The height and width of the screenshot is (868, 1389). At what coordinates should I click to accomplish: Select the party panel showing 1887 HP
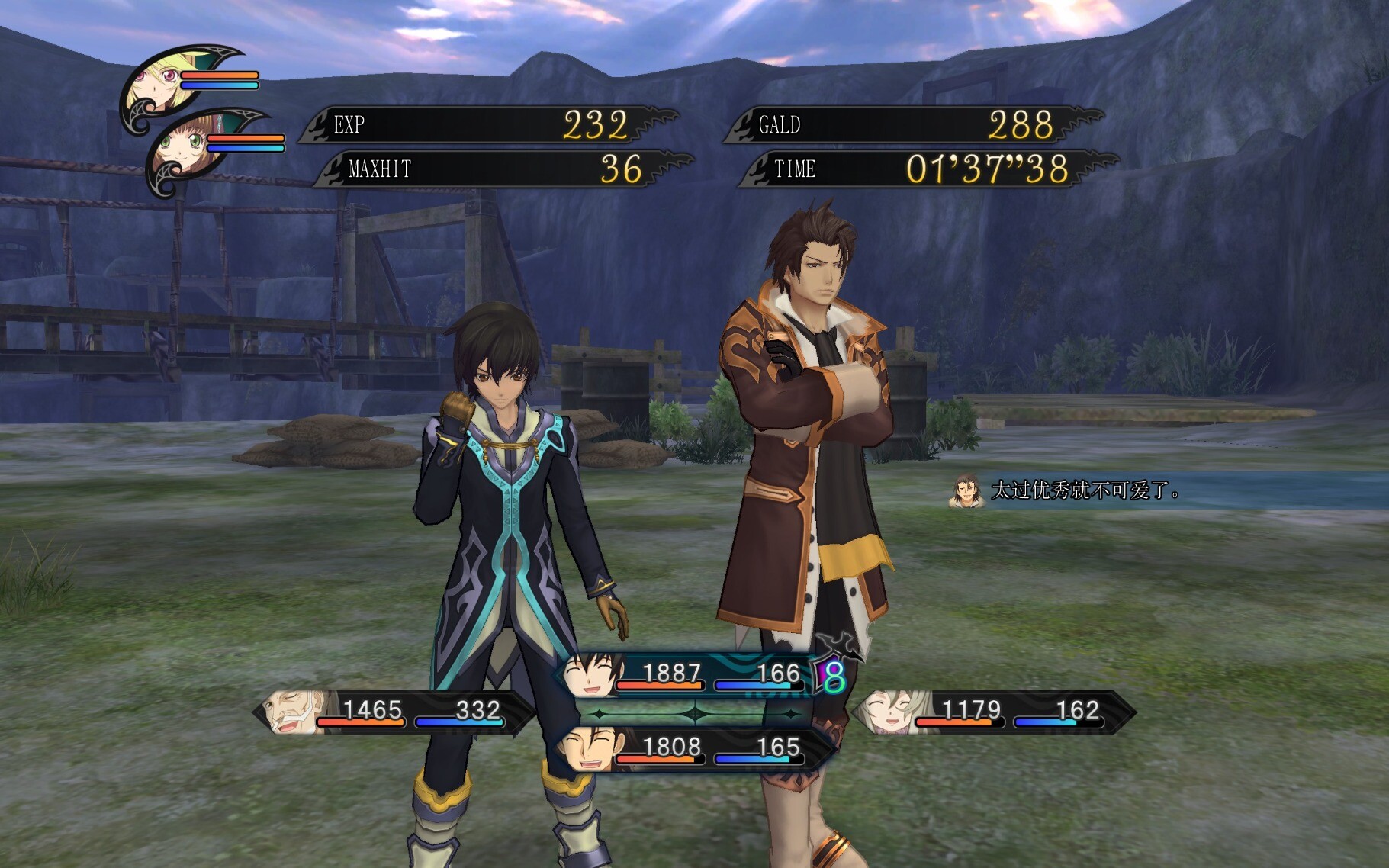point(686,674)
